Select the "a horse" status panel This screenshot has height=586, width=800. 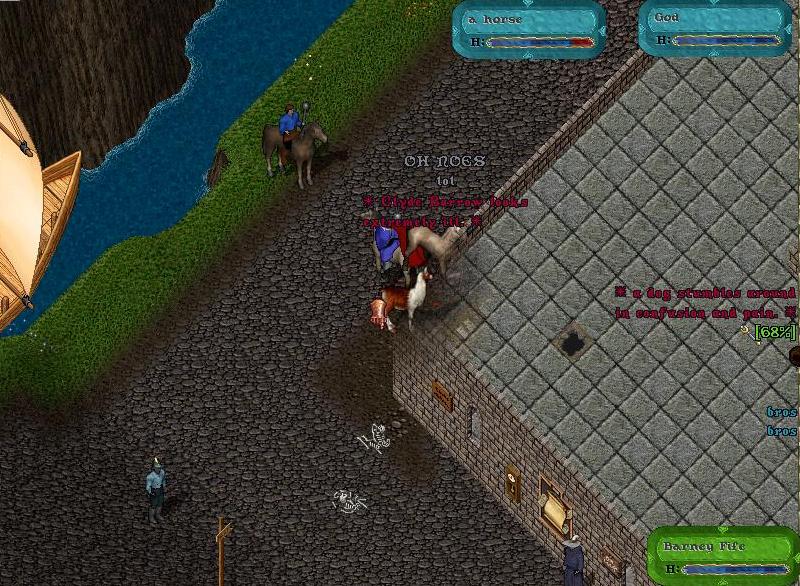pyautogui.click(x=528, y=27)
